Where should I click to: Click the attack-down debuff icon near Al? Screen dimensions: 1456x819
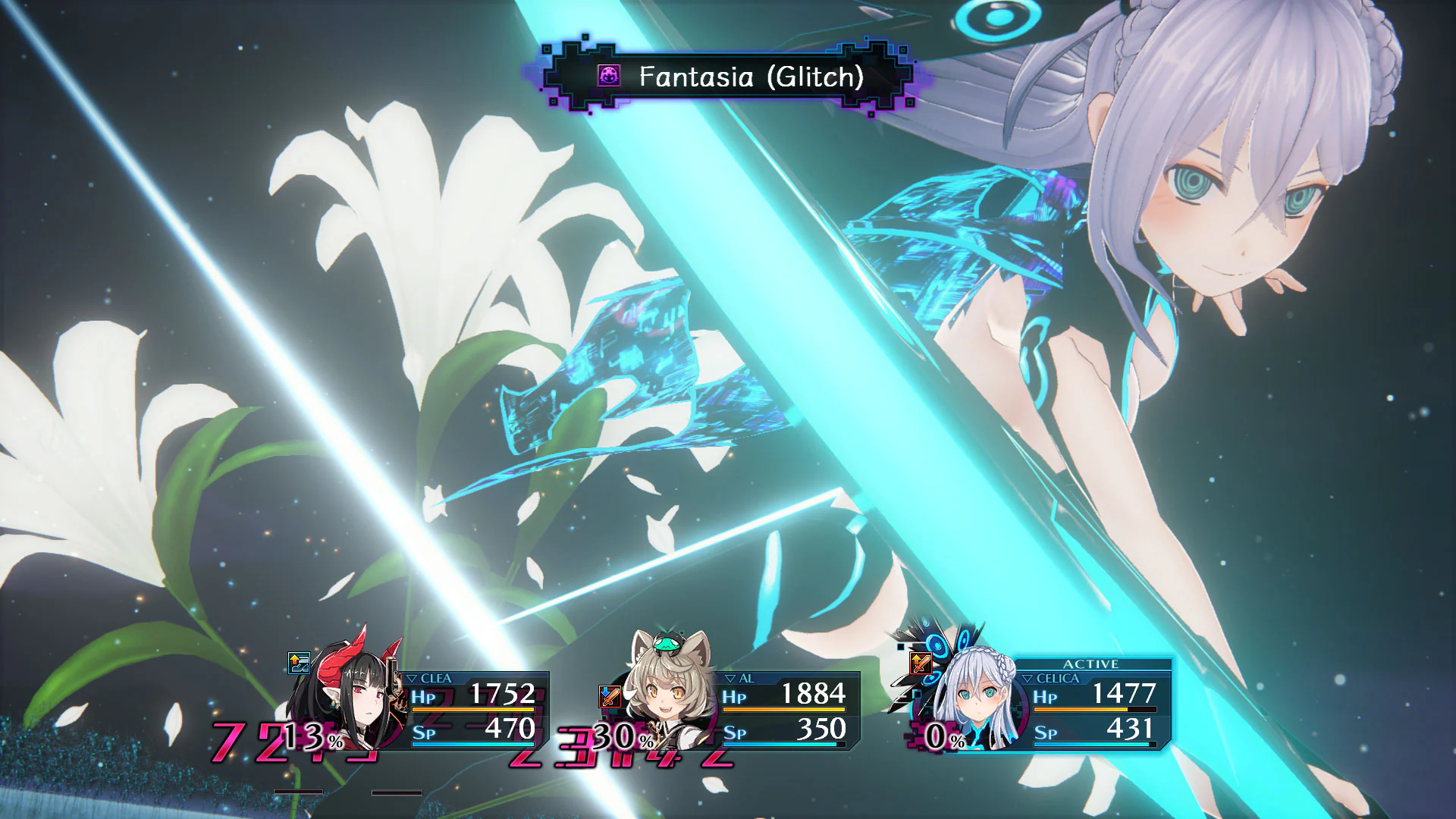tap(610, 695)
